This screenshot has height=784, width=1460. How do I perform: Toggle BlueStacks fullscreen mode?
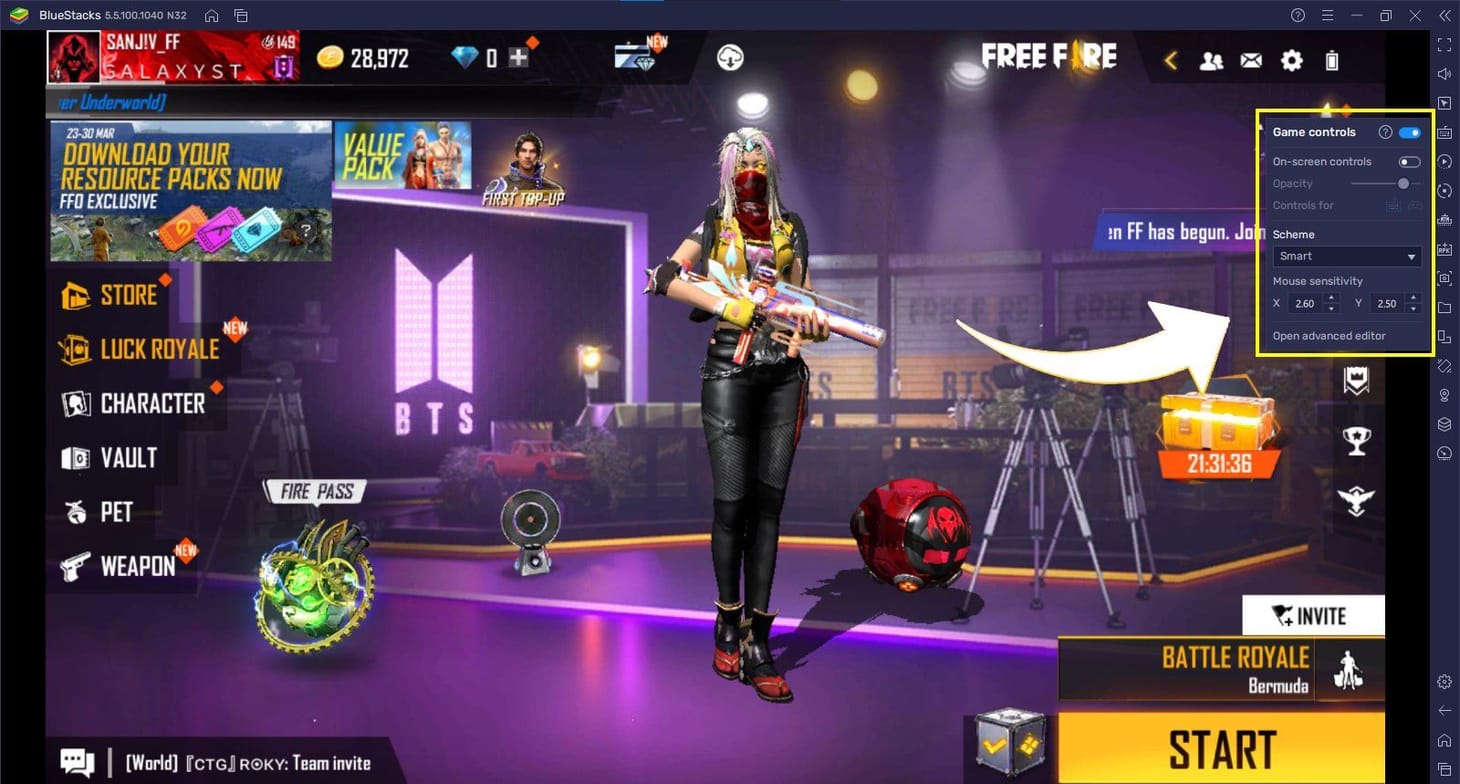[1443, 45]
